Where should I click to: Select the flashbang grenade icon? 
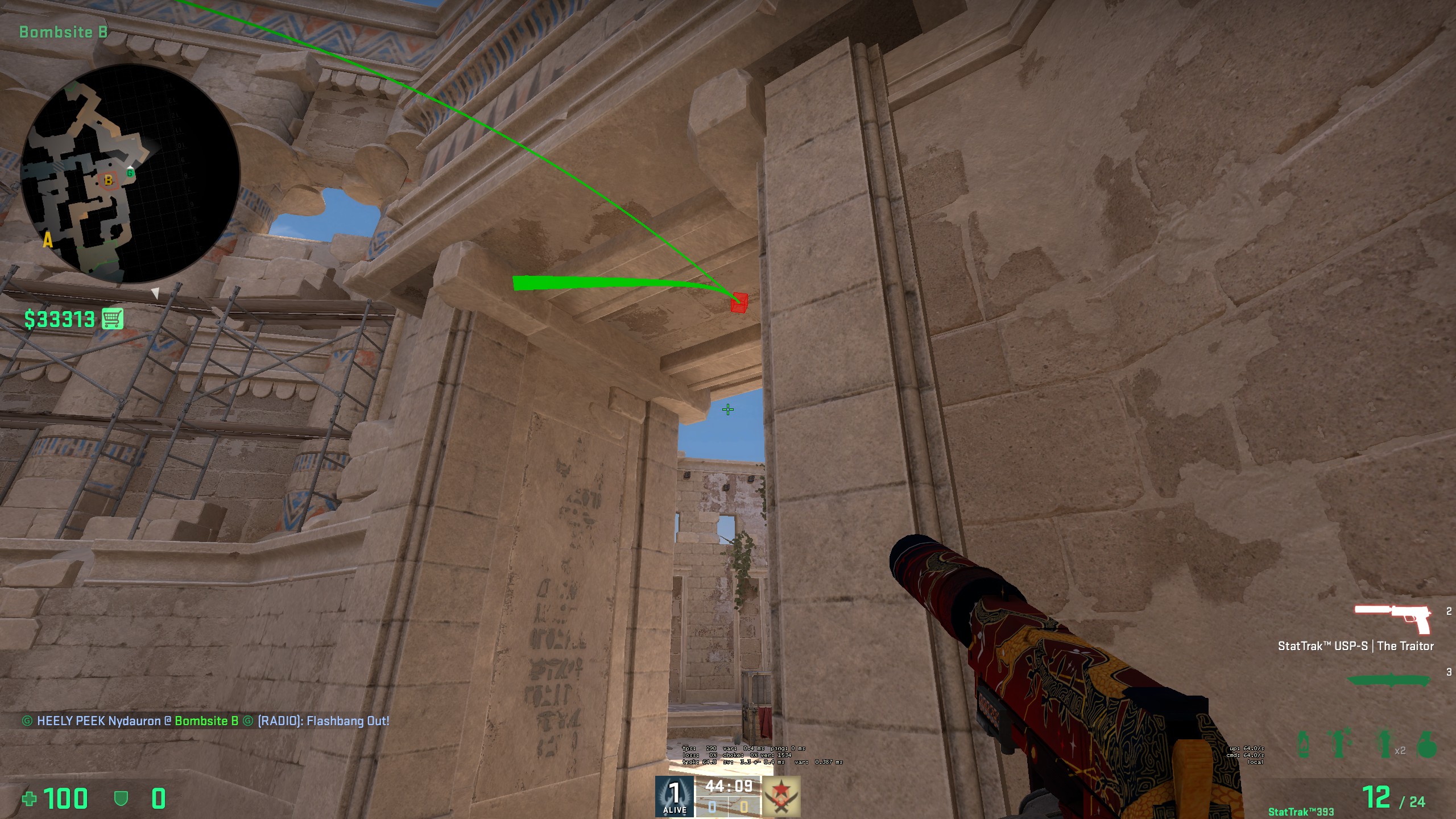(x=1338, y=742)
